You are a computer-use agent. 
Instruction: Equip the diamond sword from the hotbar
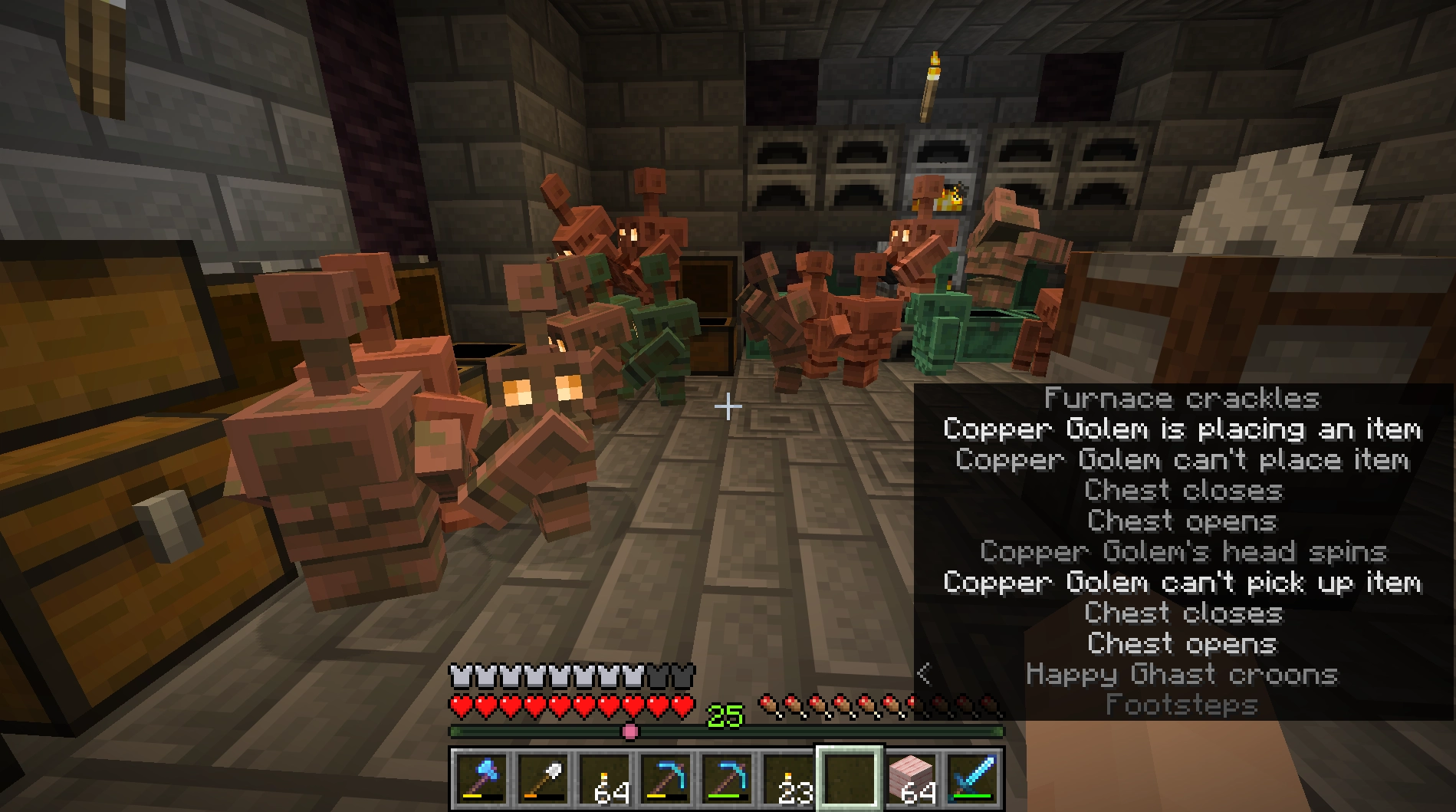click(x=973, y=779)
